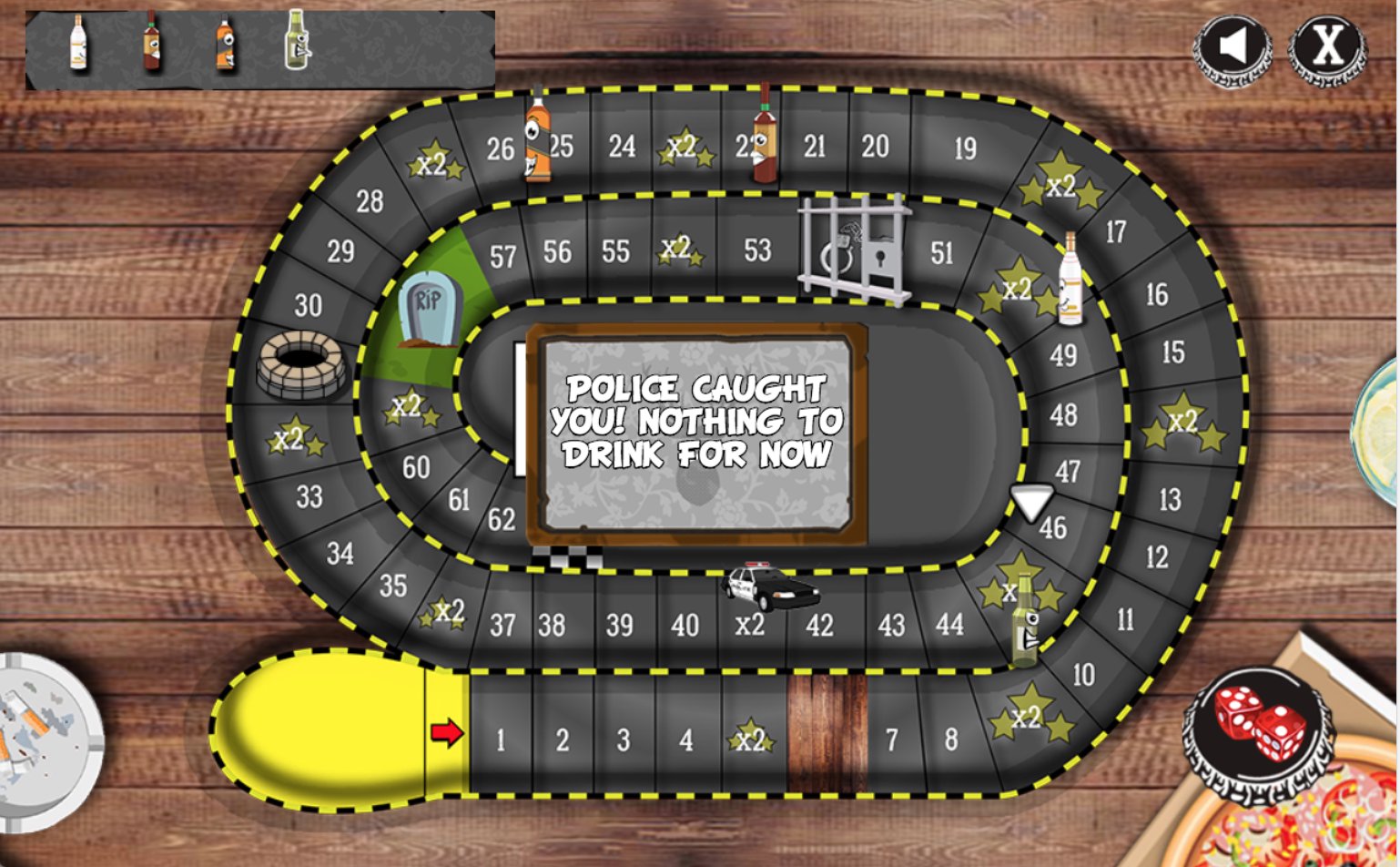This screenshot has width=1400, height=867.
Task: Select the green beer bottle token
Action: (299, 42)
